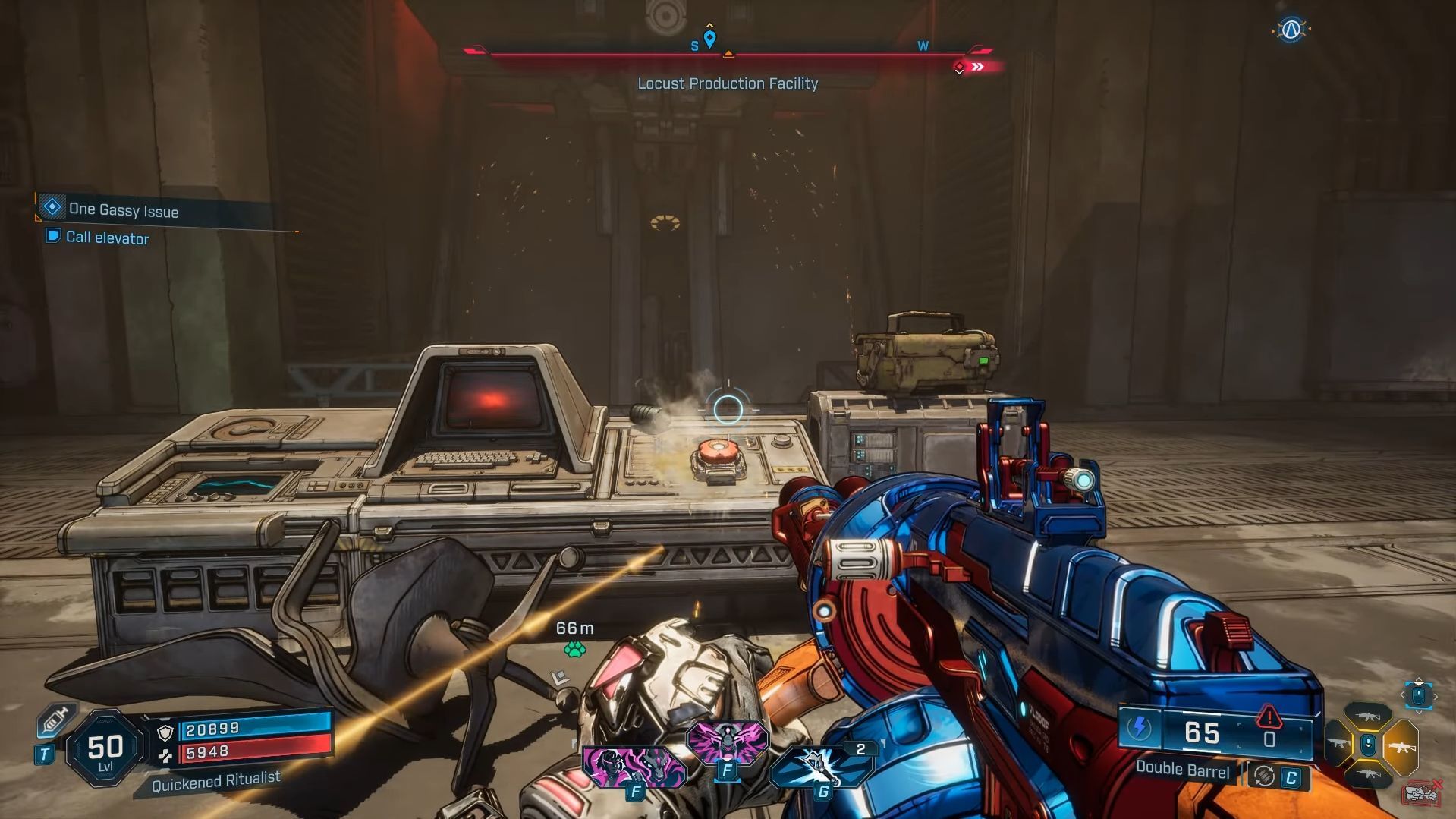This screenshot has height=819, width=1456.
Task: Throw the blue mace ordnance ability
Action: (822, 767)
